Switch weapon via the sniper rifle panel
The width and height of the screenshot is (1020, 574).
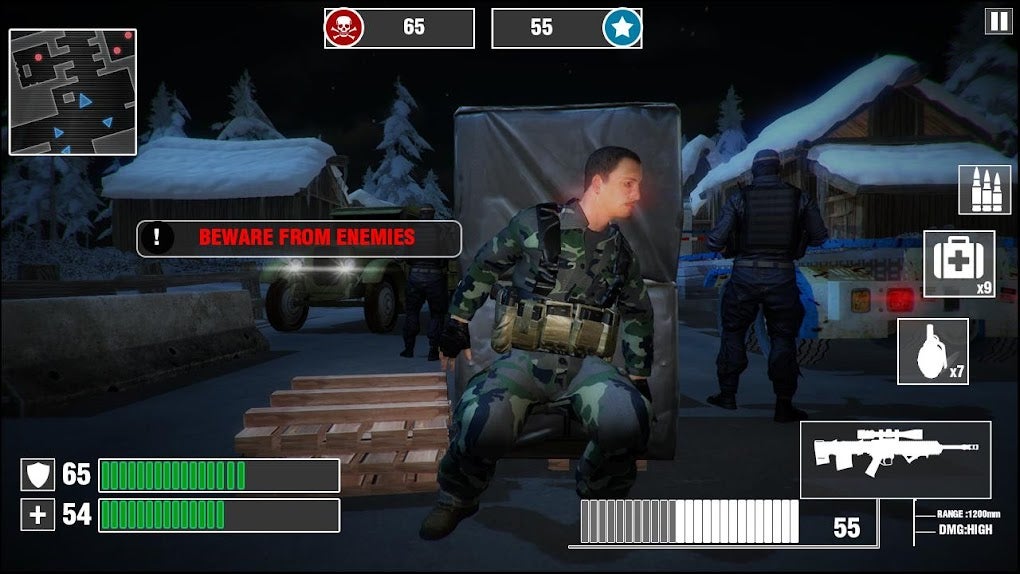(x=895, y=459)
